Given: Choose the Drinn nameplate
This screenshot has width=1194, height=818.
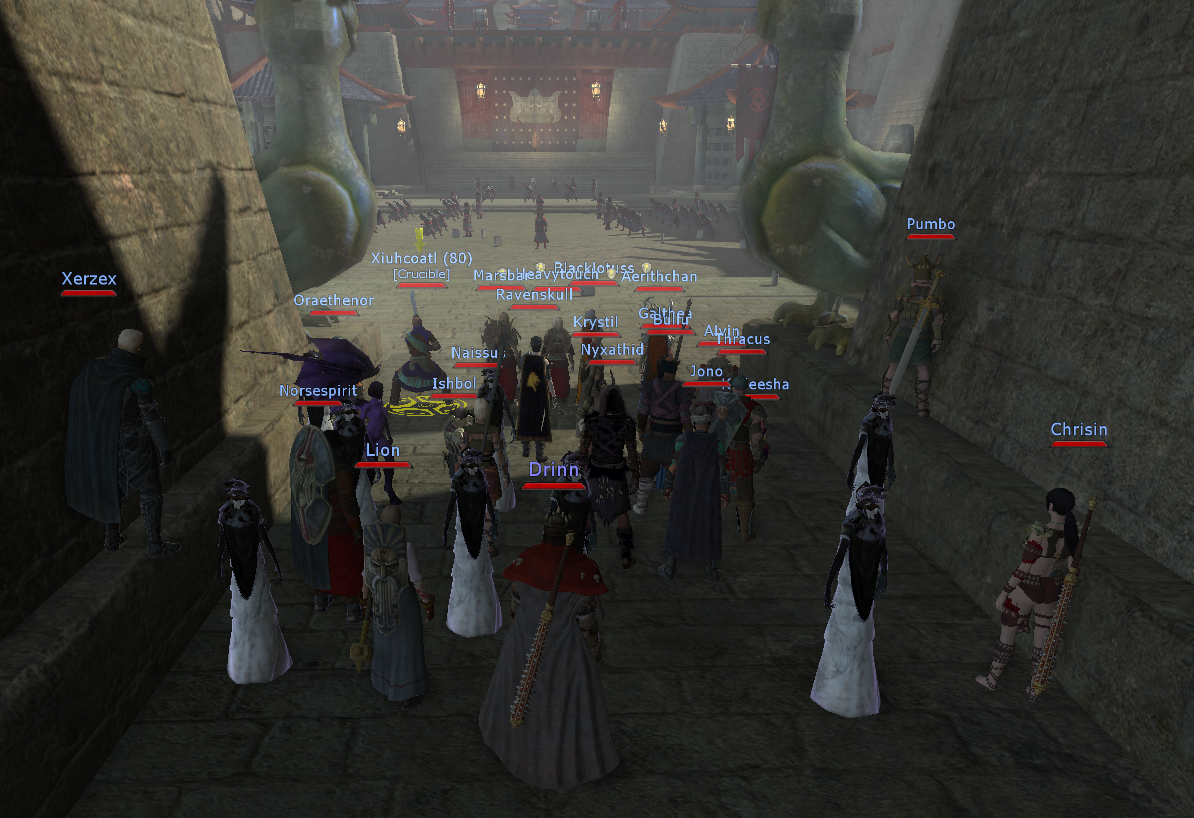Looking at the screenshot, I should [x=553, y=471].
